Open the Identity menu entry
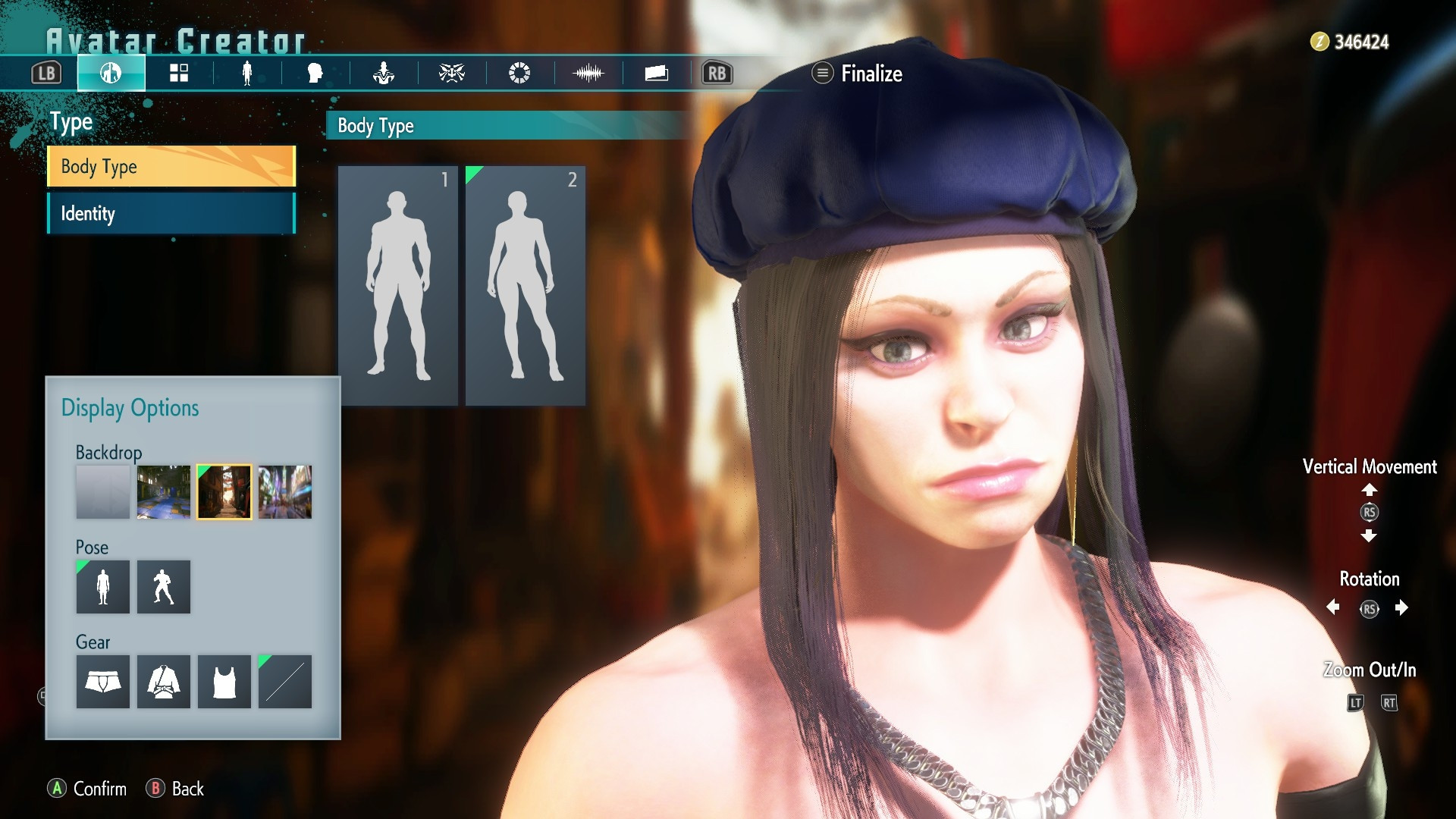 (x=171, y=214)
